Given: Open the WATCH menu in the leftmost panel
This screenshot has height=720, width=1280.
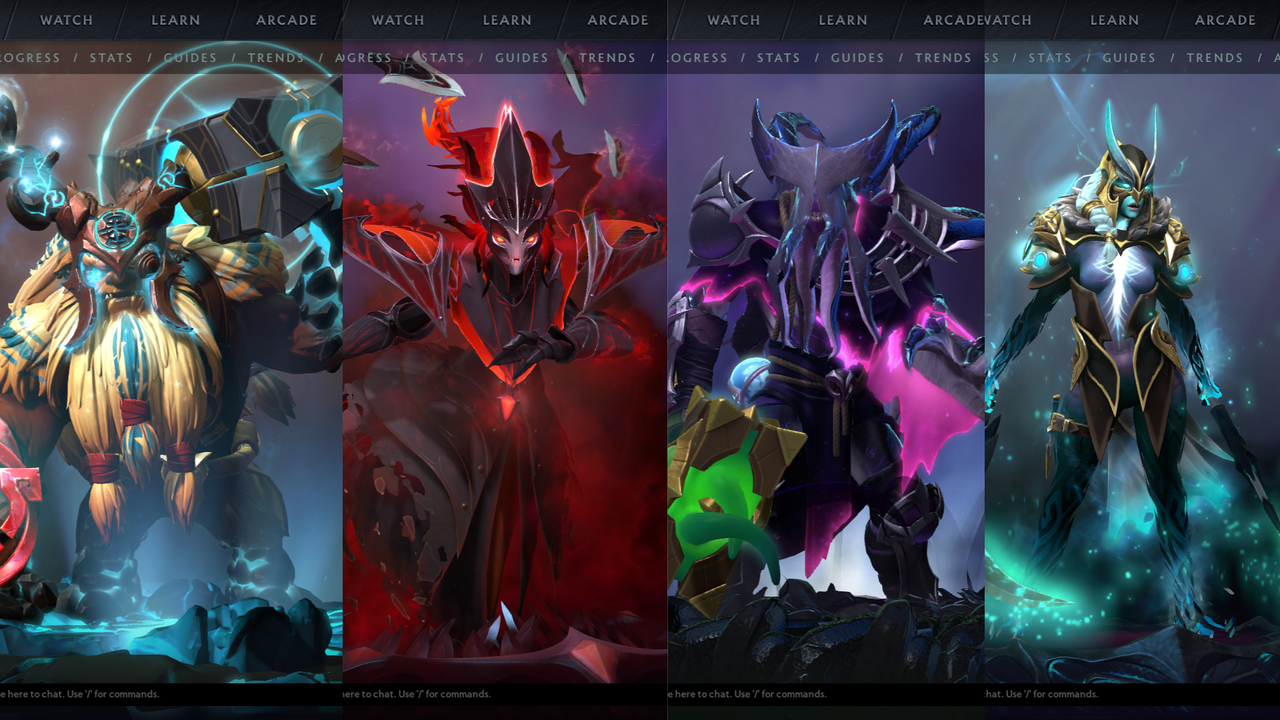Looking at the screenshot, I should 66,20.
